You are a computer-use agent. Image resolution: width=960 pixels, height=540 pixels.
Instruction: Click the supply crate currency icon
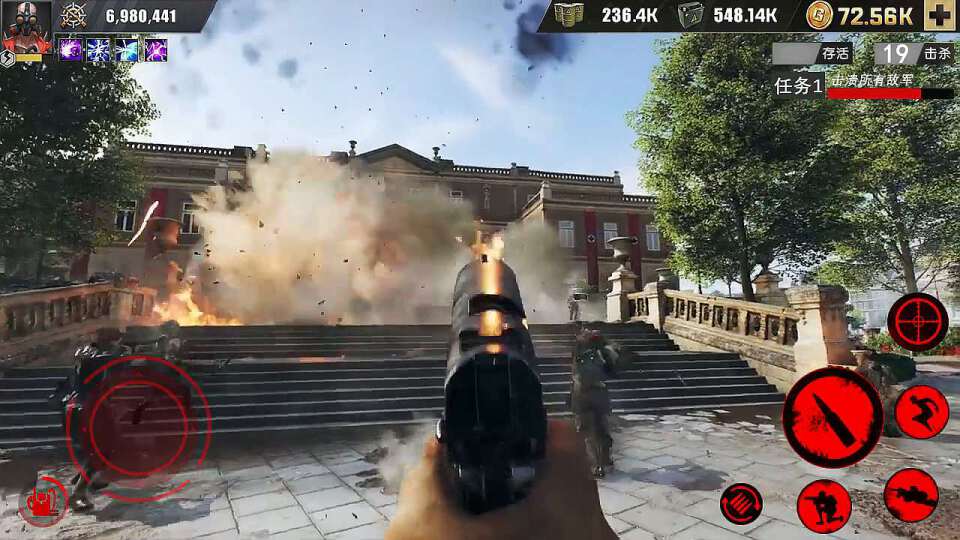pos(691,15)
